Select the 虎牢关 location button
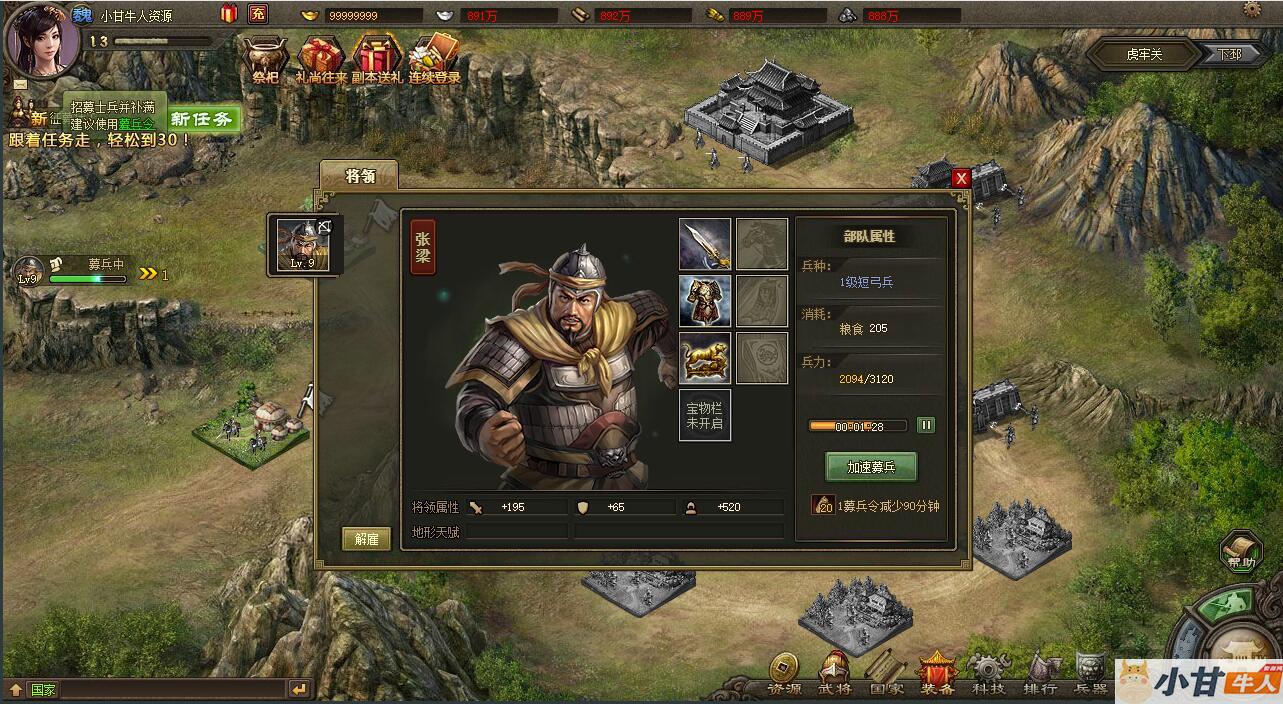The image size is (1283, 704). [x=1144, y=54]
